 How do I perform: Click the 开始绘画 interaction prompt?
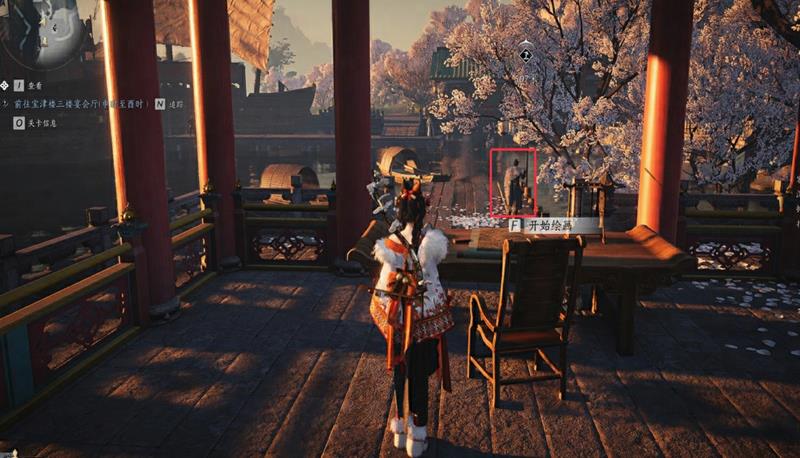click(x=552, y=226)
